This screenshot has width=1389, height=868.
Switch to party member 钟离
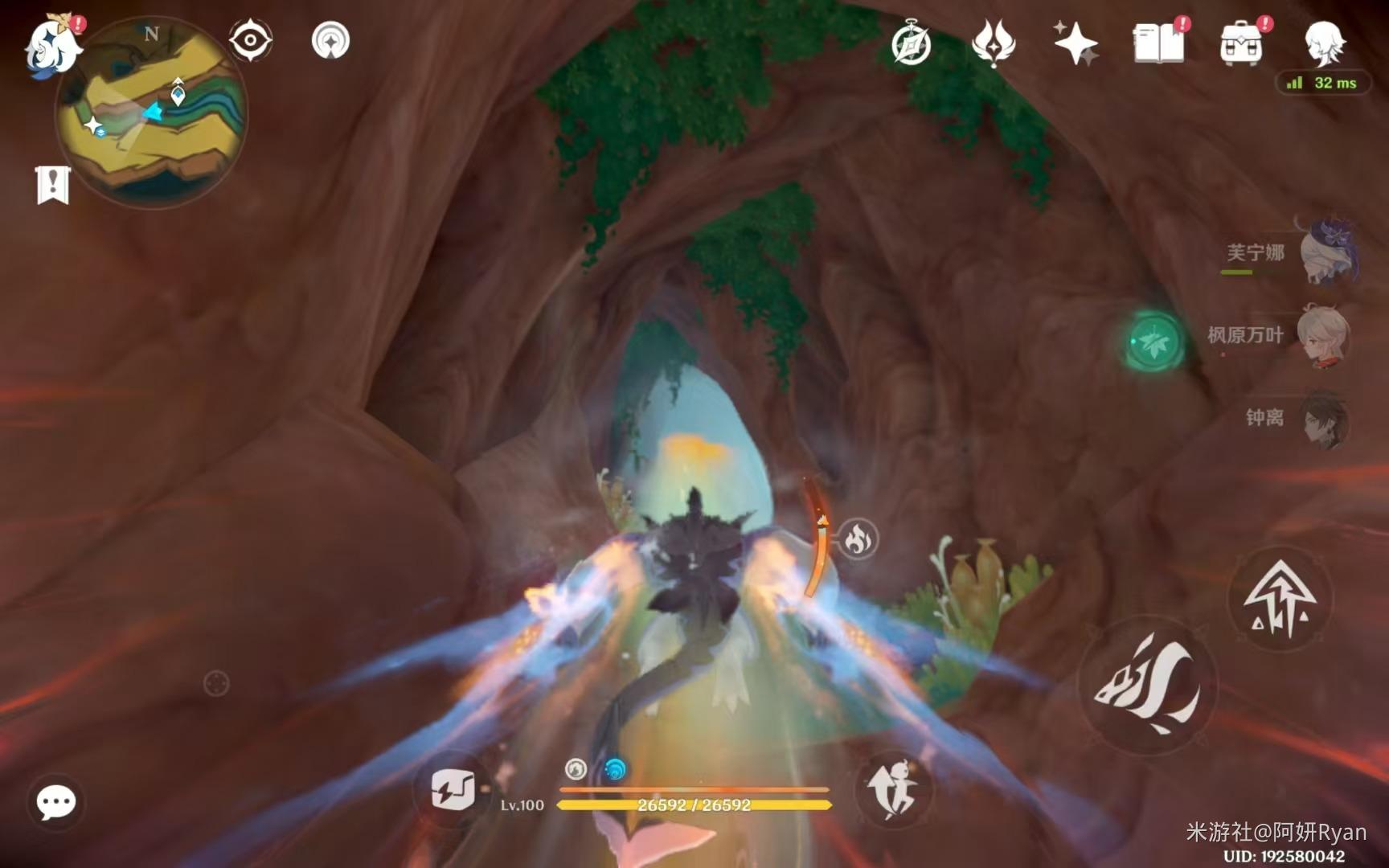pyautogui.click(x=1323, y=419)
